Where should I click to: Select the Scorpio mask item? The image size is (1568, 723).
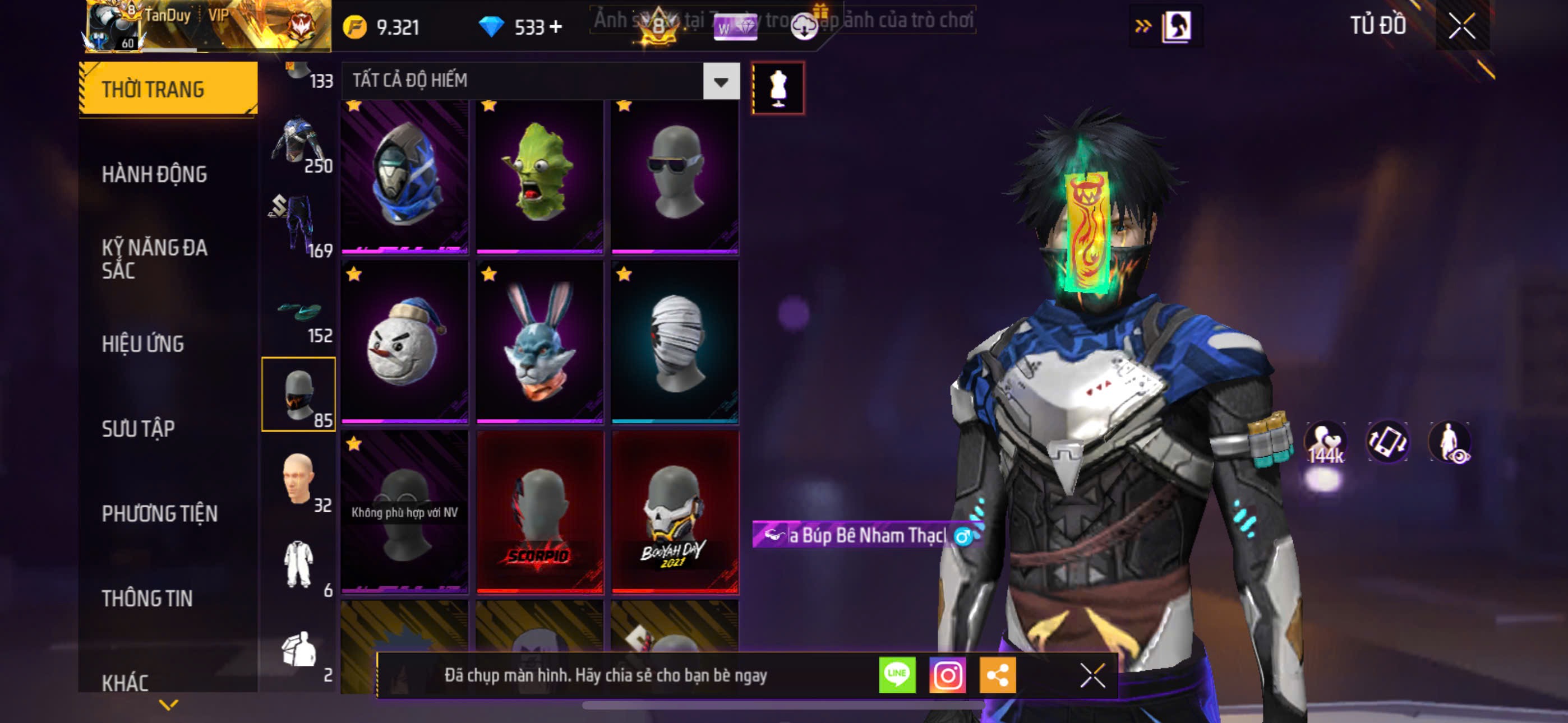point(540,512)
